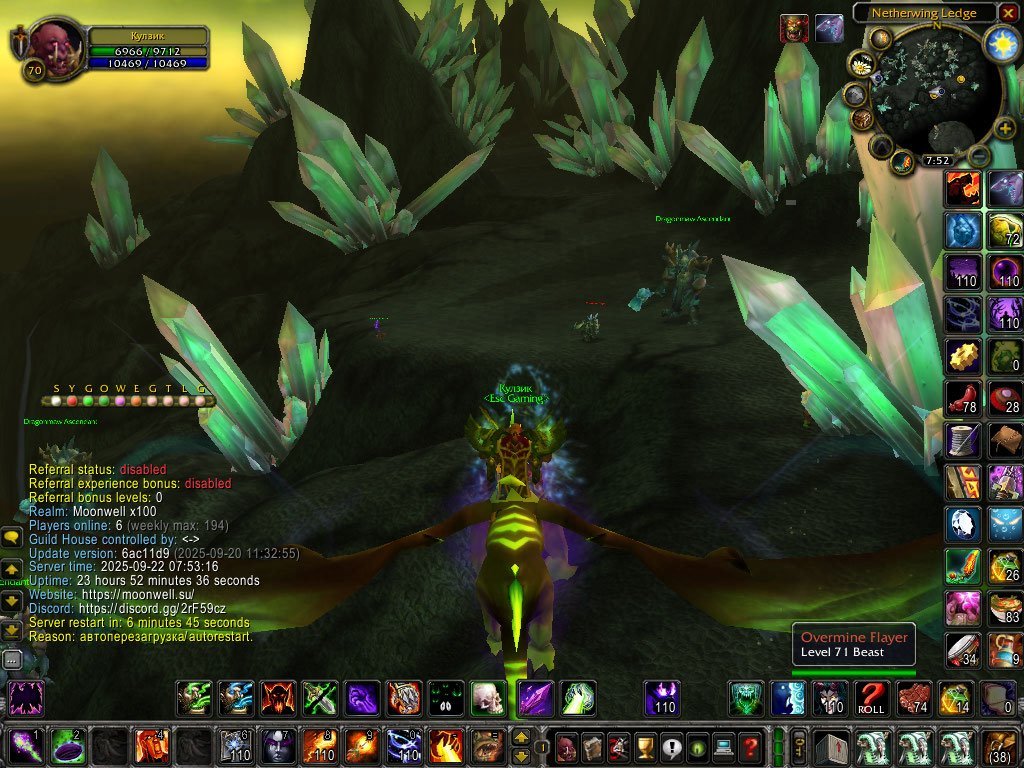This screenshot has height=768, width=1024.
Task: Open the calendar sun button on the minimap
Action: tap(1001, 43)
